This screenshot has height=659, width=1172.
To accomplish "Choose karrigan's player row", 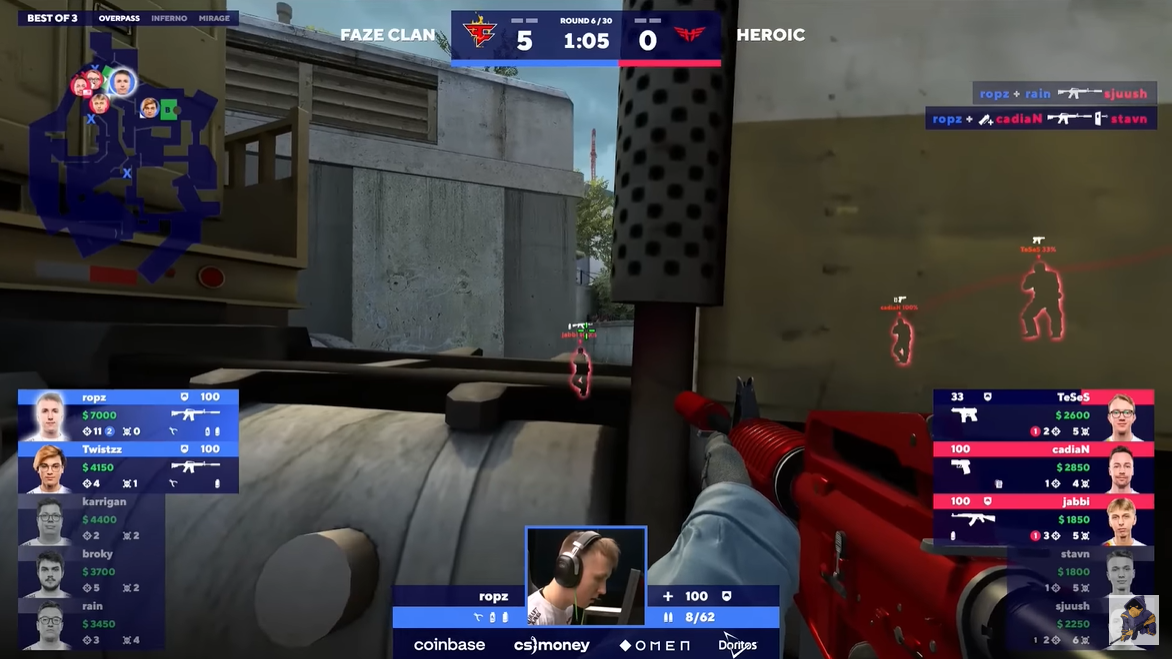I will [90, 519].
